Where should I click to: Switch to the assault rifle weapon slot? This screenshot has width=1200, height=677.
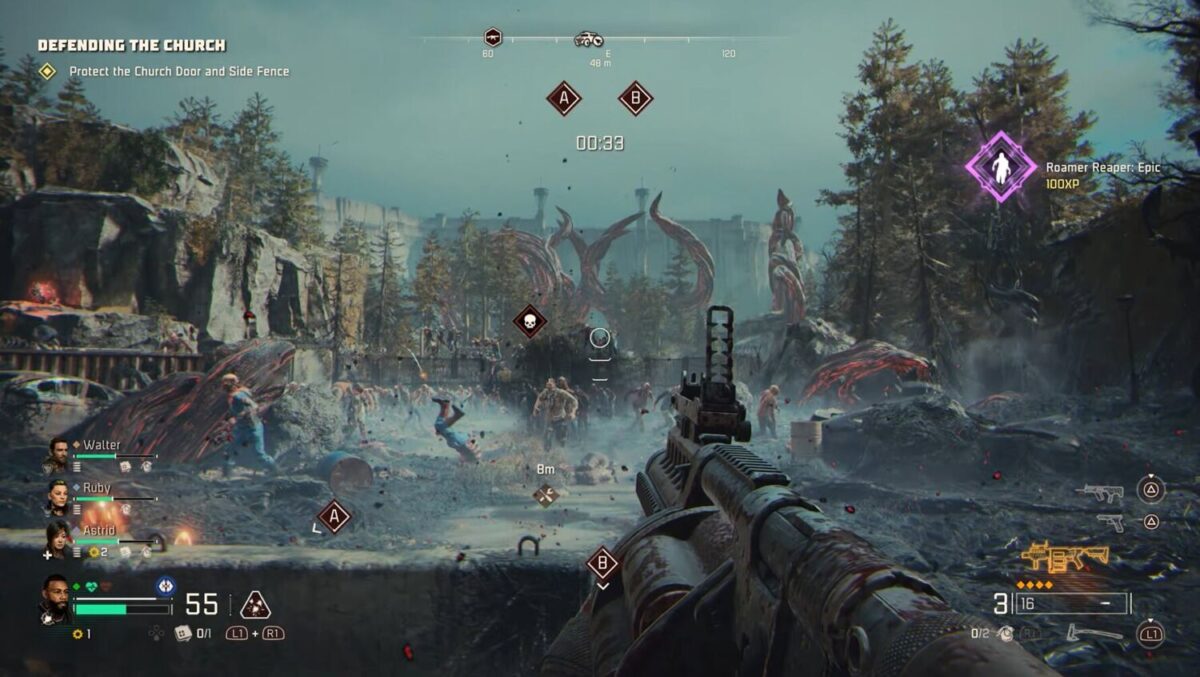coord(1100,491)
